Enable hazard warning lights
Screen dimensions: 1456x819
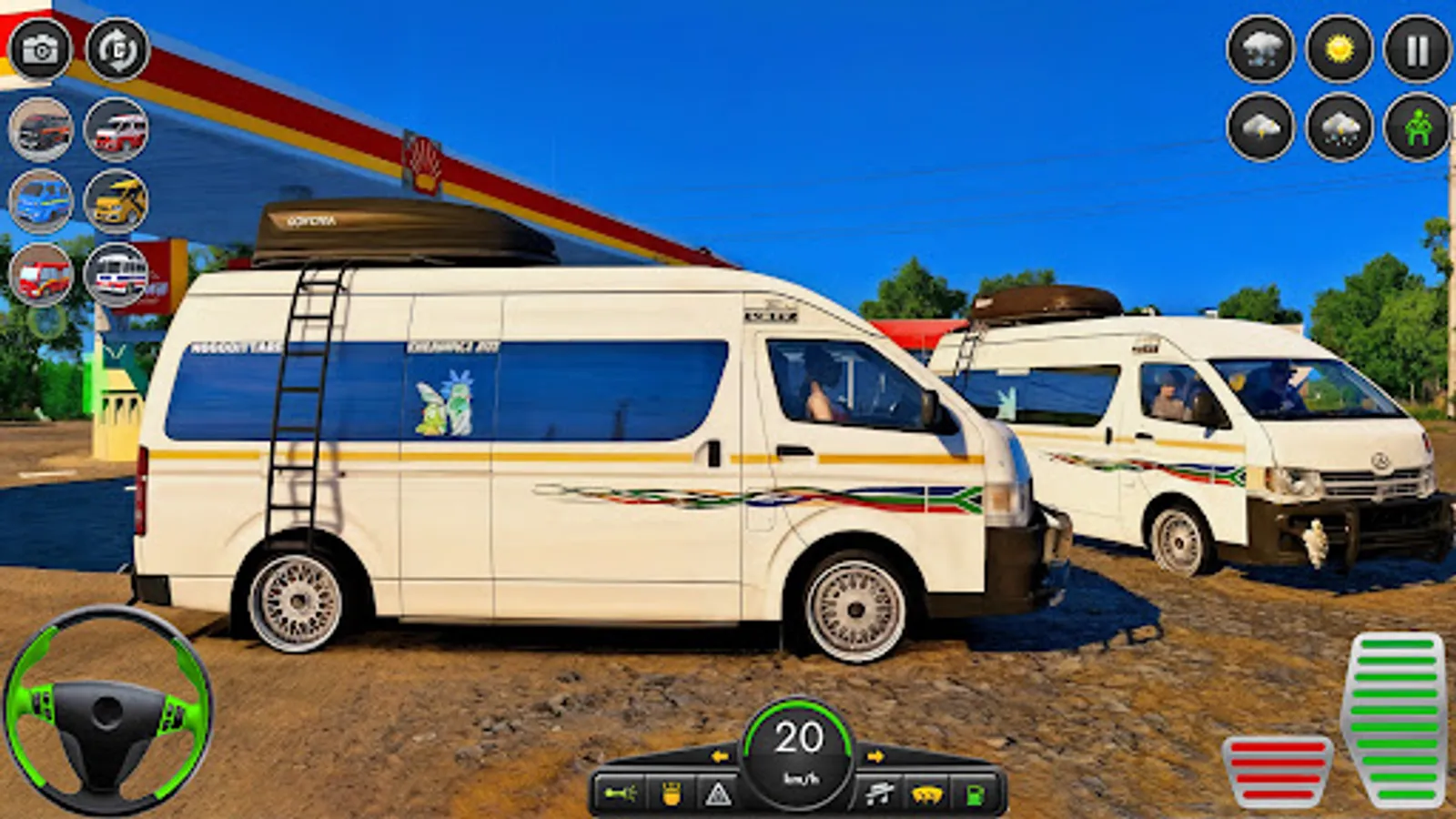[719, 792]
